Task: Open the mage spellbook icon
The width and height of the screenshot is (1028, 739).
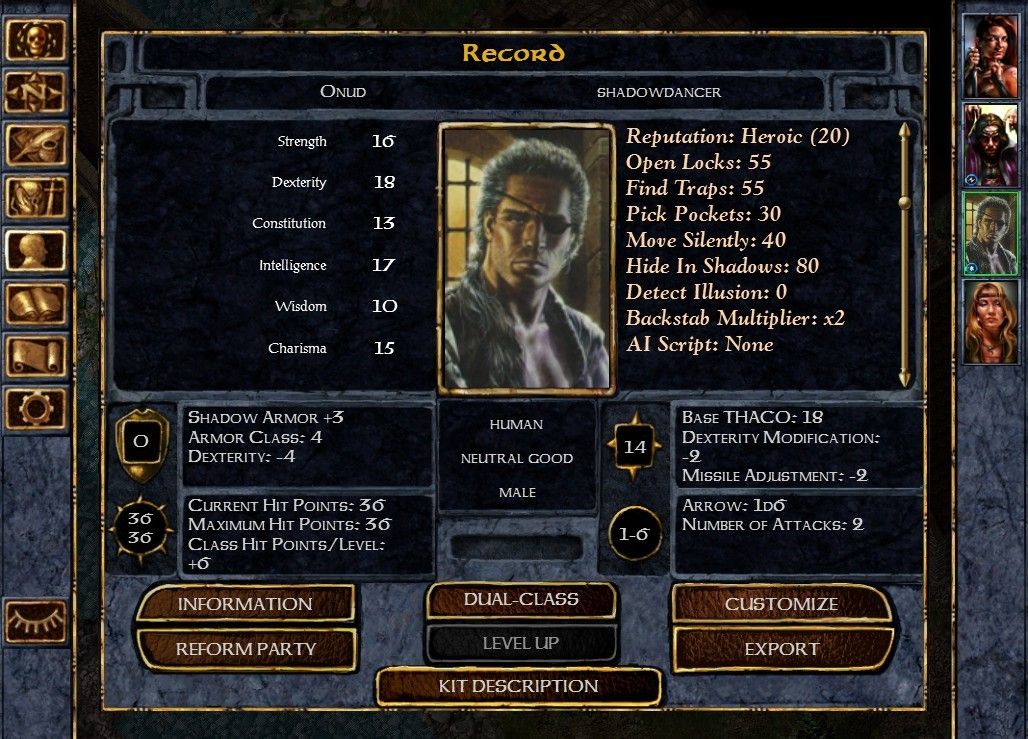Action: point(36,304)
